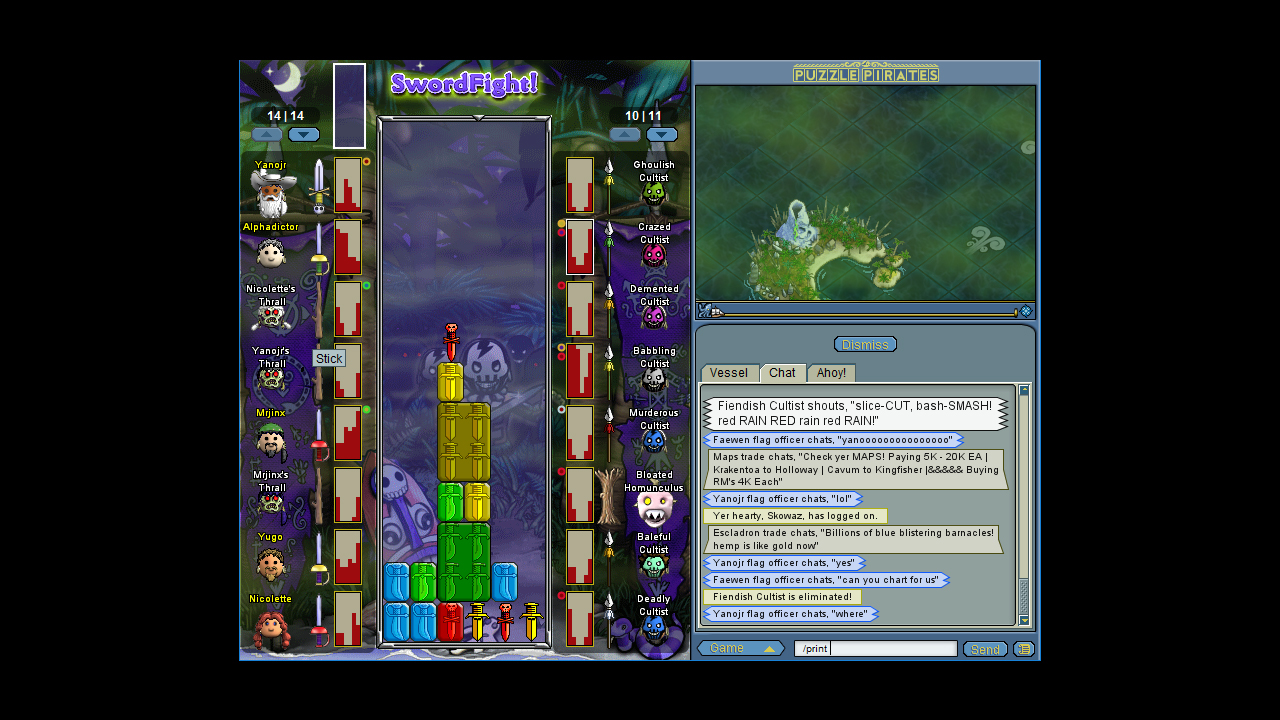The width and height of the screenshot is (1280, 720).
Task: Open the chat log icon beside Send
Action: pyautogui.click(x=1023, y=649)
